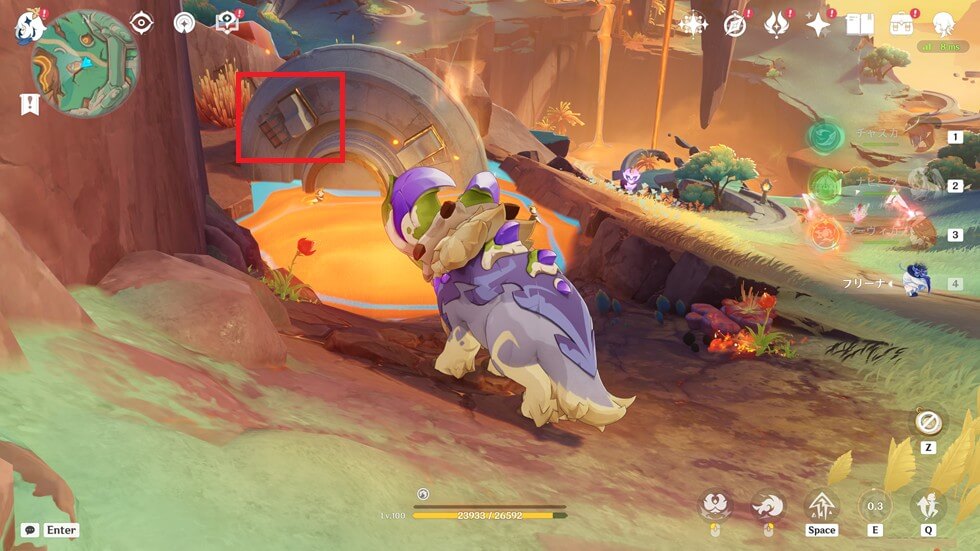
Task: Activate the elemental skill showing 0.3 cooldown
Action: coord(874,505)
